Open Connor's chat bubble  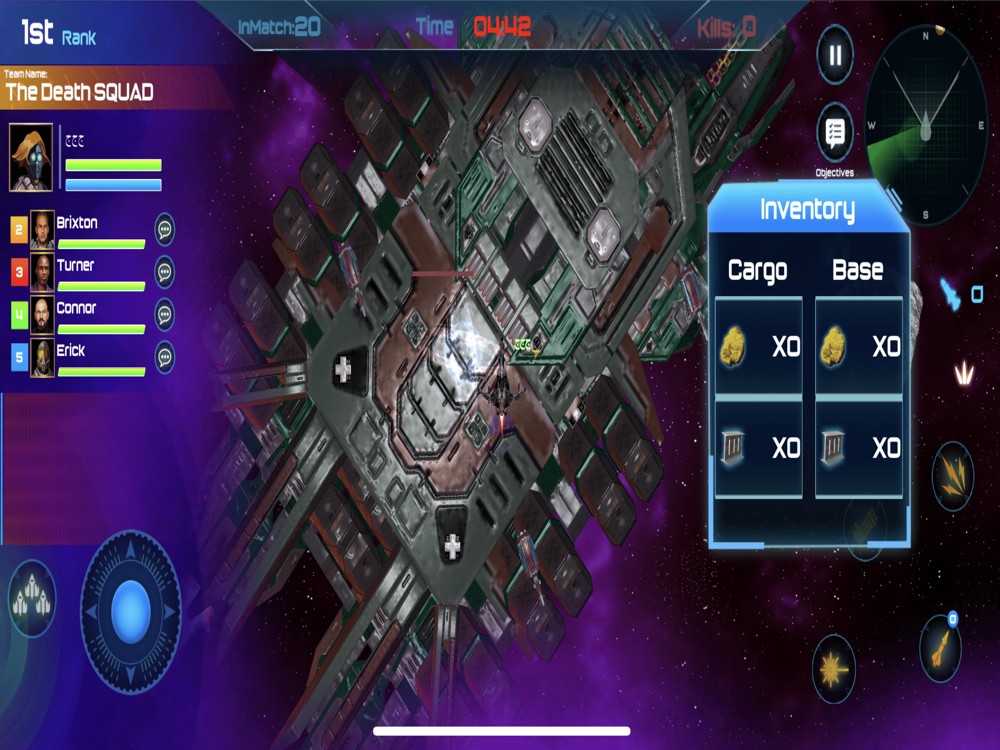(165, 314)
